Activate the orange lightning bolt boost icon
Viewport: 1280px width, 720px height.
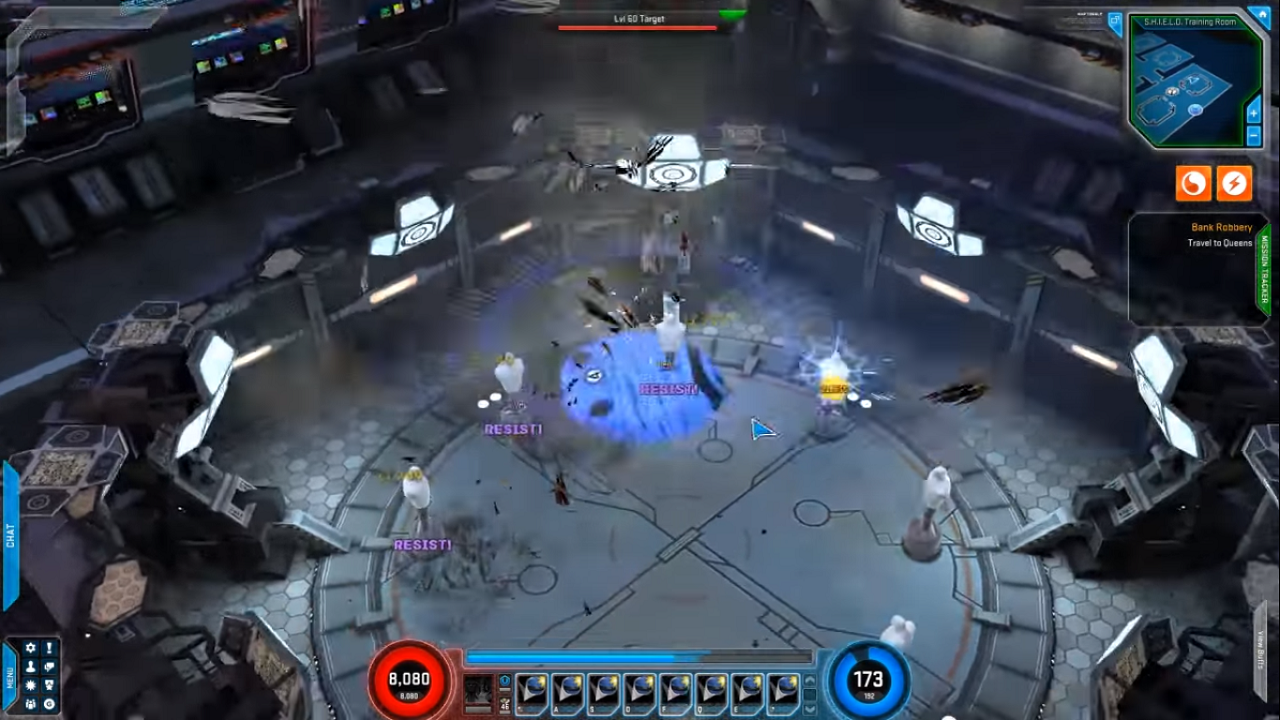1234,183
